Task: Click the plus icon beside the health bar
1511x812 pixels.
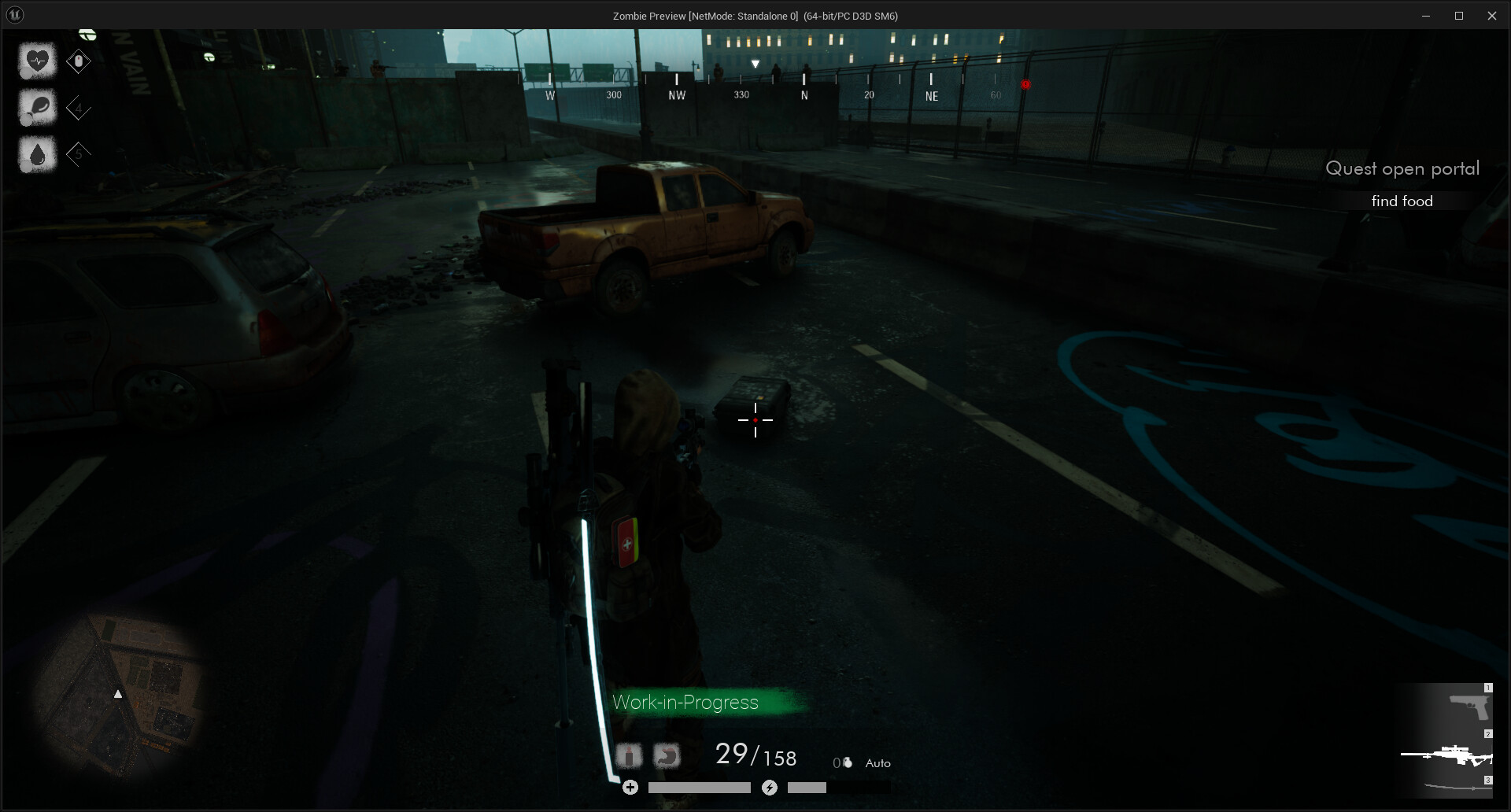Action: [630, 787]
